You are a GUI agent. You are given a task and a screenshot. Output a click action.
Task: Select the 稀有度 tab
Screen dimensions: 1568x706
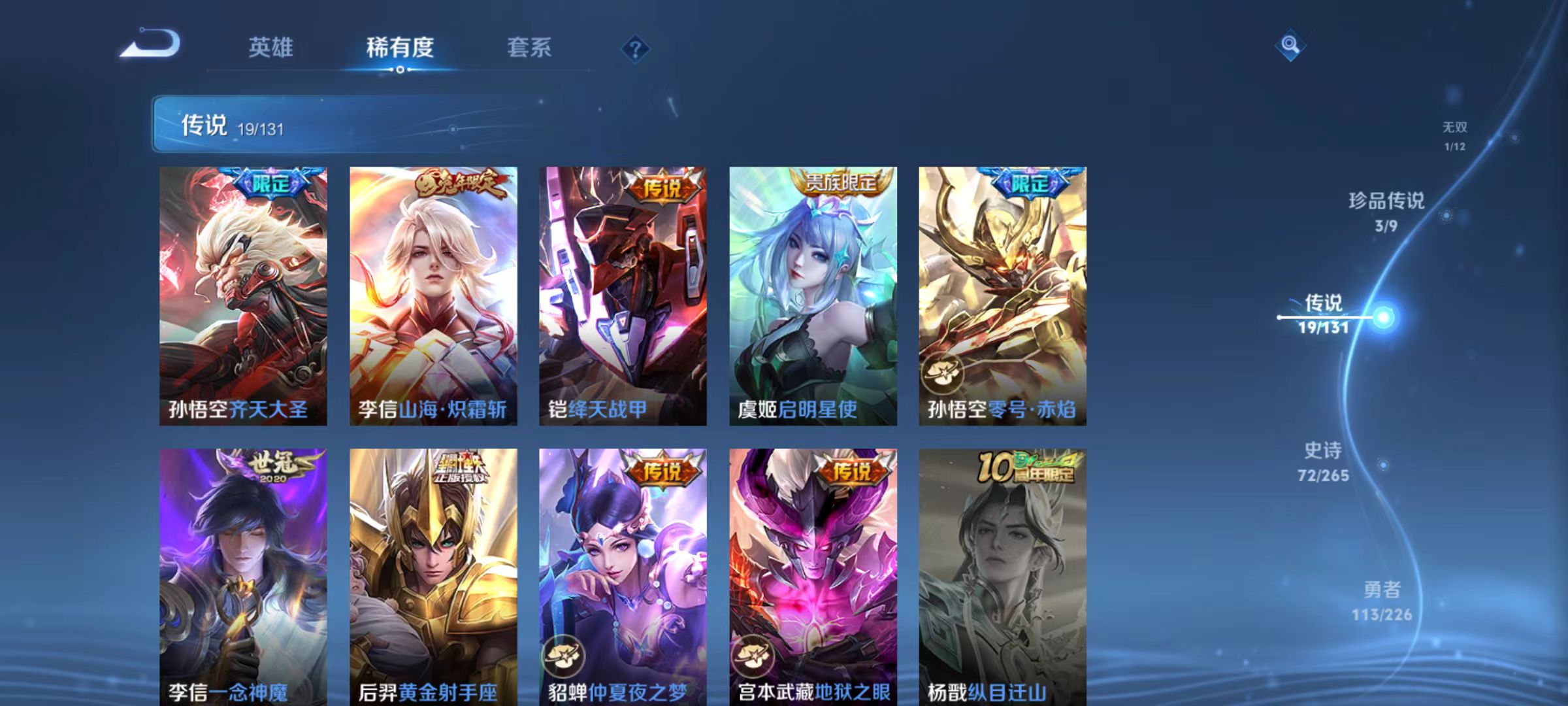coord(401,47)
